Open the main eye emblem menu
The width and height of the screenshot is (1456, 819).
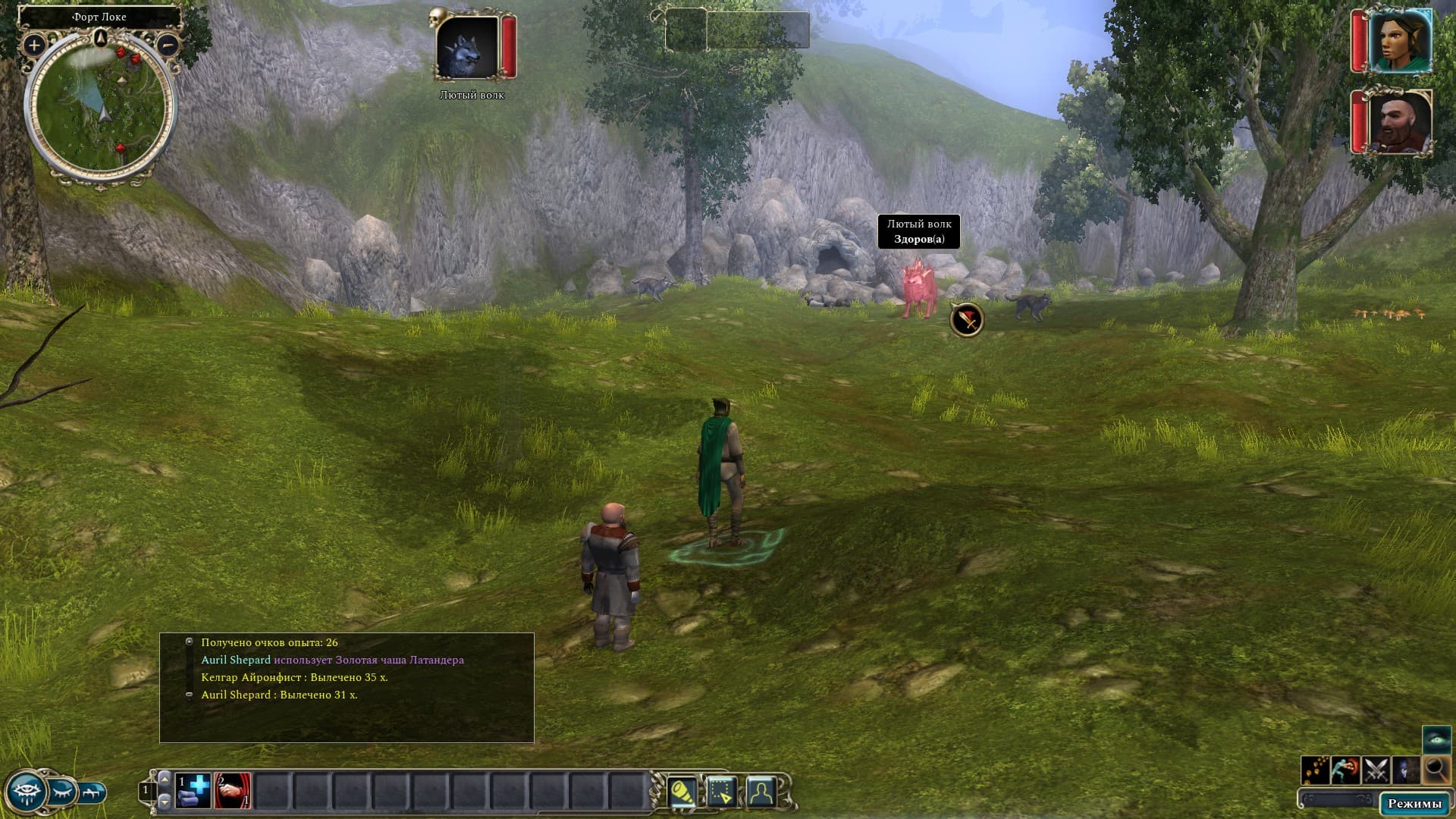pyautogui.click(x=25, y=791)
